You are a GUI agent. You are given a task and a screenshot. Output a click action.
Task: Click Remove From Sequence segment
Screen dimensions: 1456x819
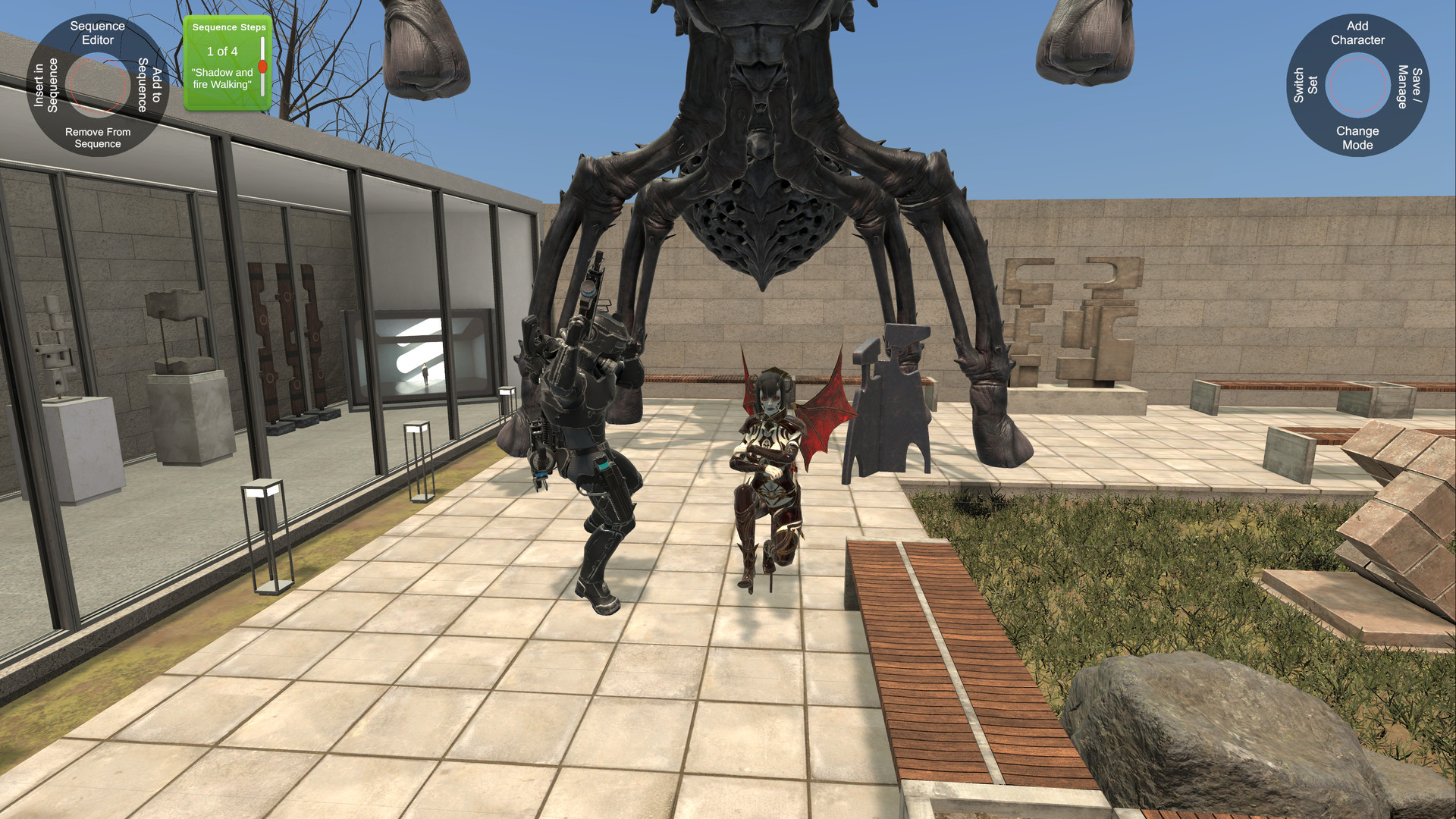(97, 137)
